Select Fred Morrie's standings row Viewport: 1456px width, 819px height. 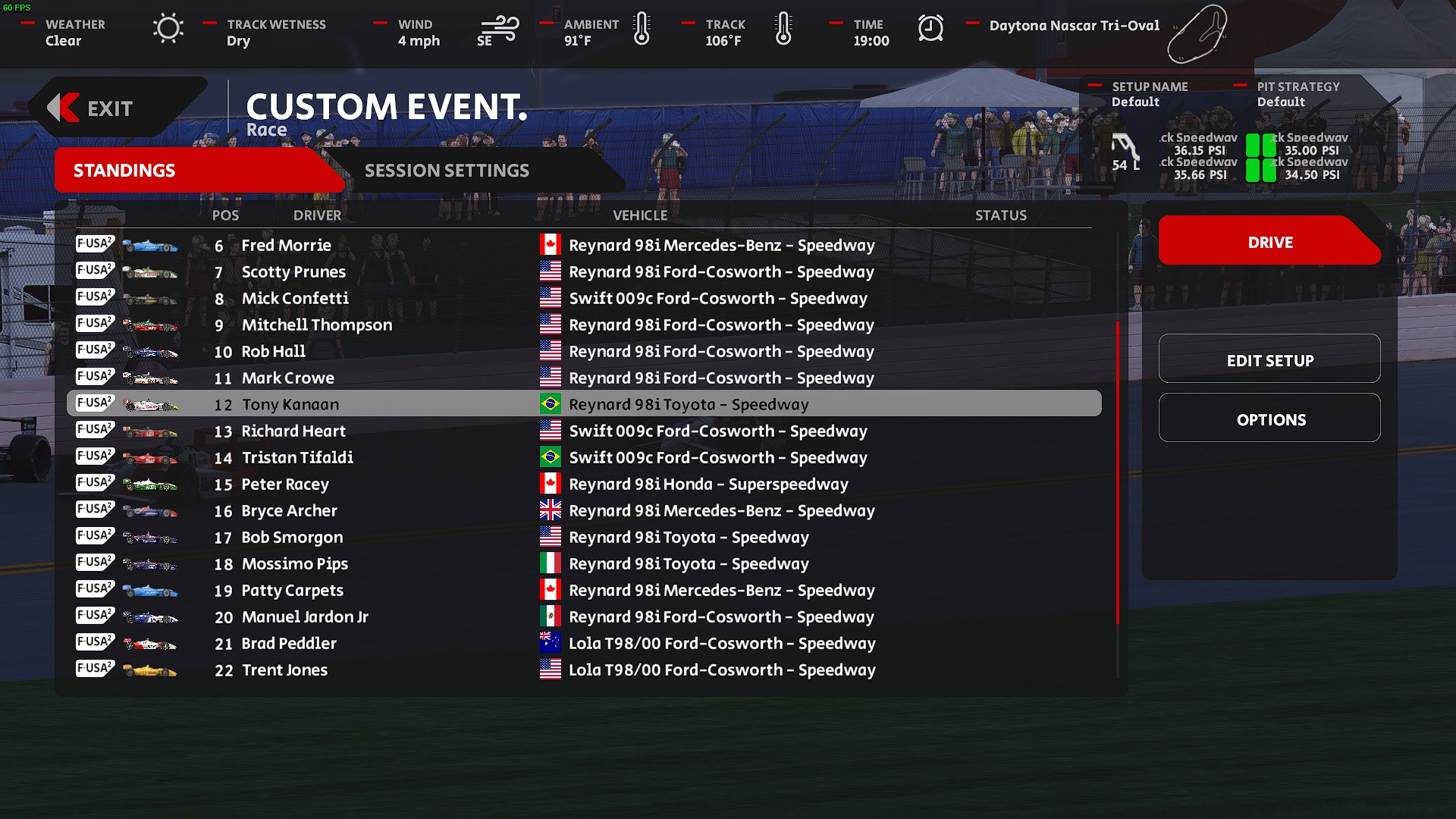(x=286, y=245)
